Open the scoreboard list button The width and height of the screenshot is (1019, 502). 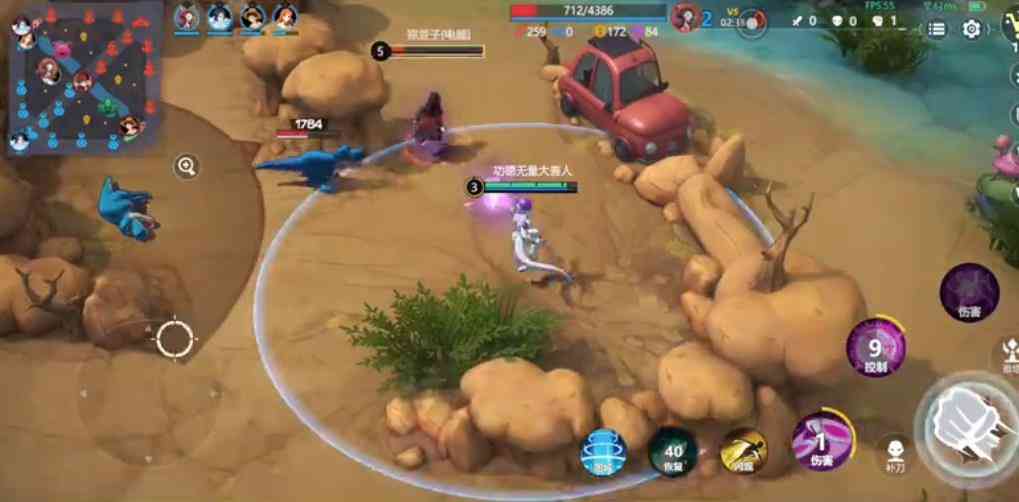pos(936,29)
